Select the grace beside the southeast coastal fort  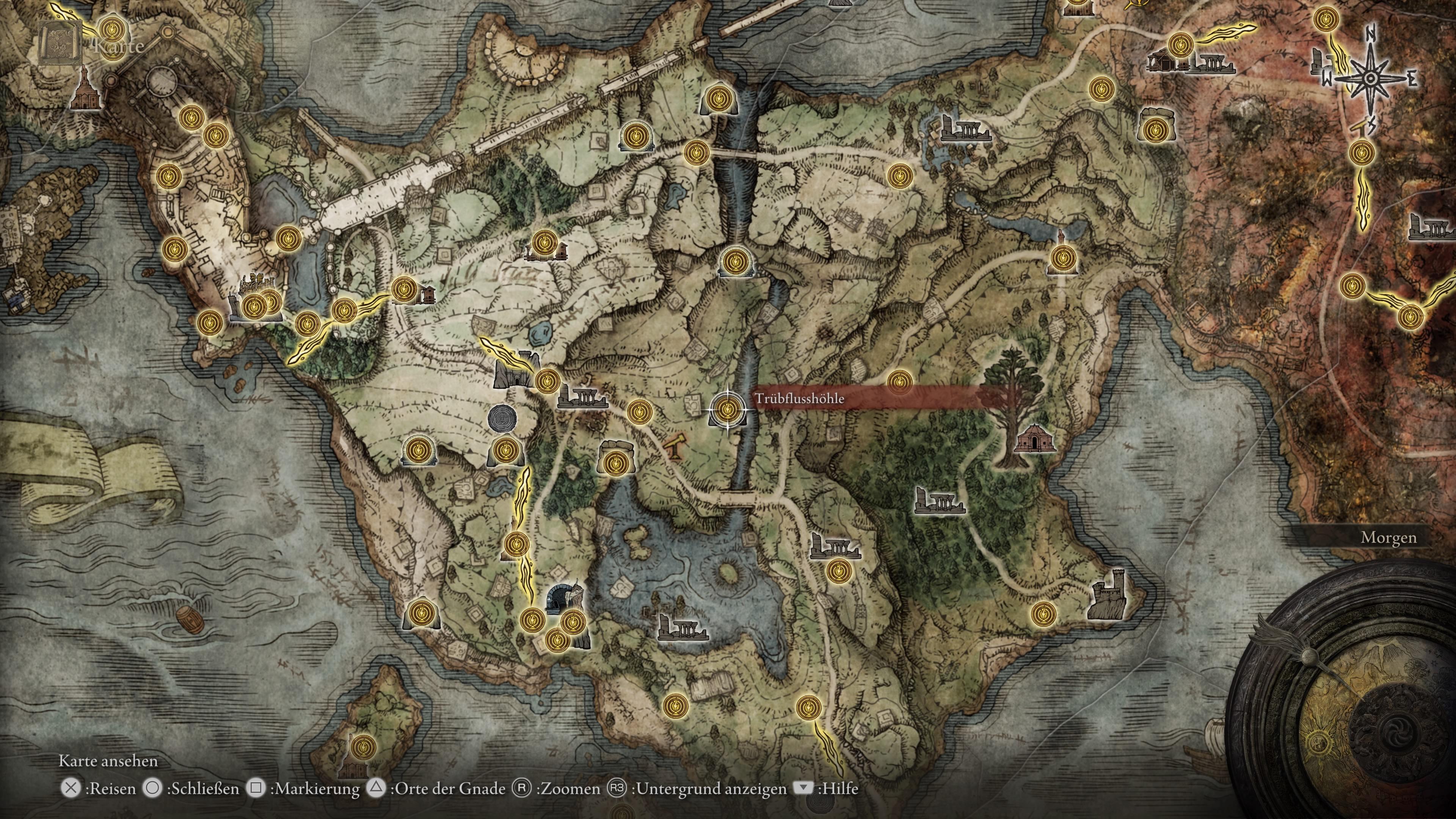click(x=1043, y=613)
